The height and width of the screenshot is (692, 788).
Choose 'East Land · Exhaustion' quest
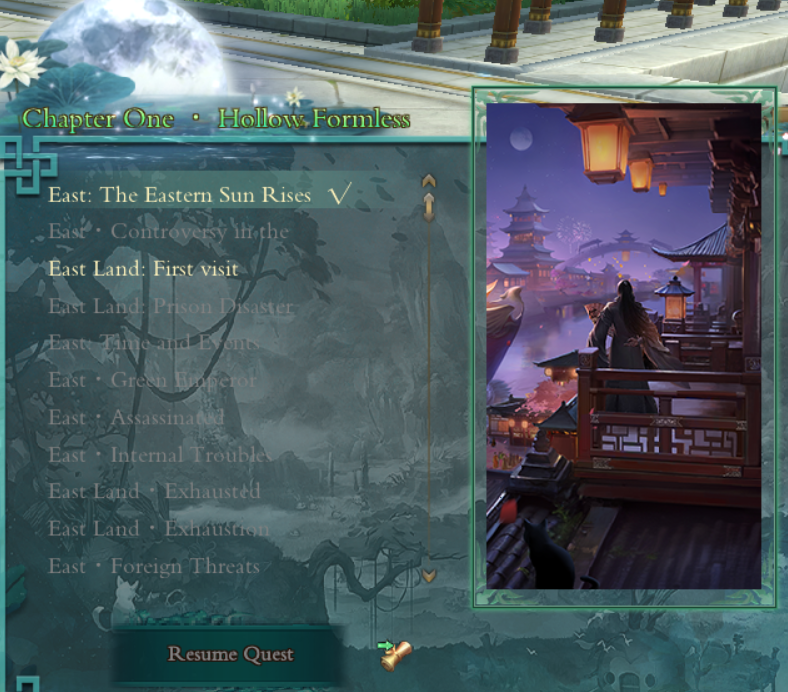[158, 528]
